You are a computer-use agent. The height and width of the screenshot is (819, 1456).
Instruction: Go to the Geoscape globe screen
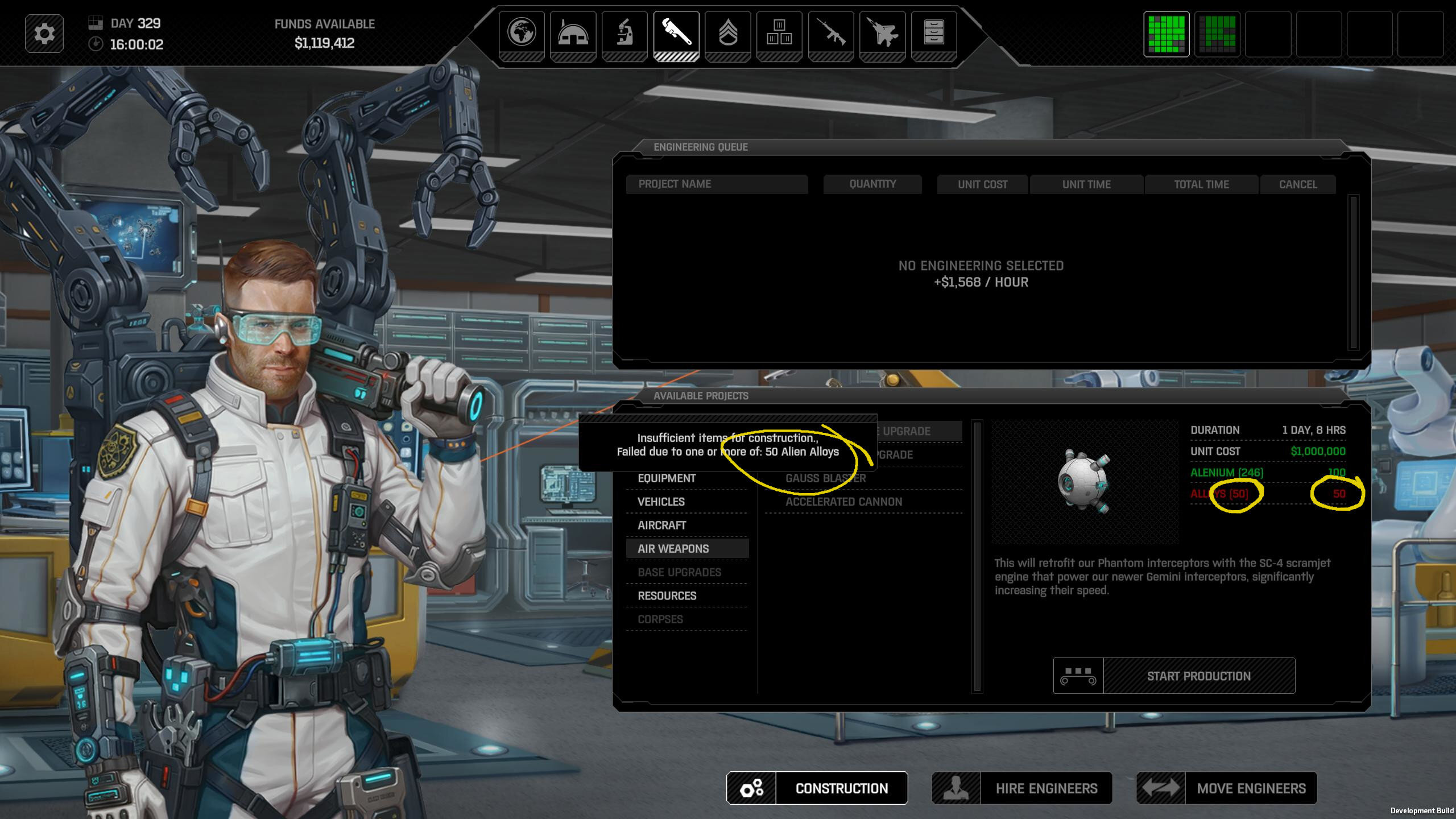(x=522, y=33)
